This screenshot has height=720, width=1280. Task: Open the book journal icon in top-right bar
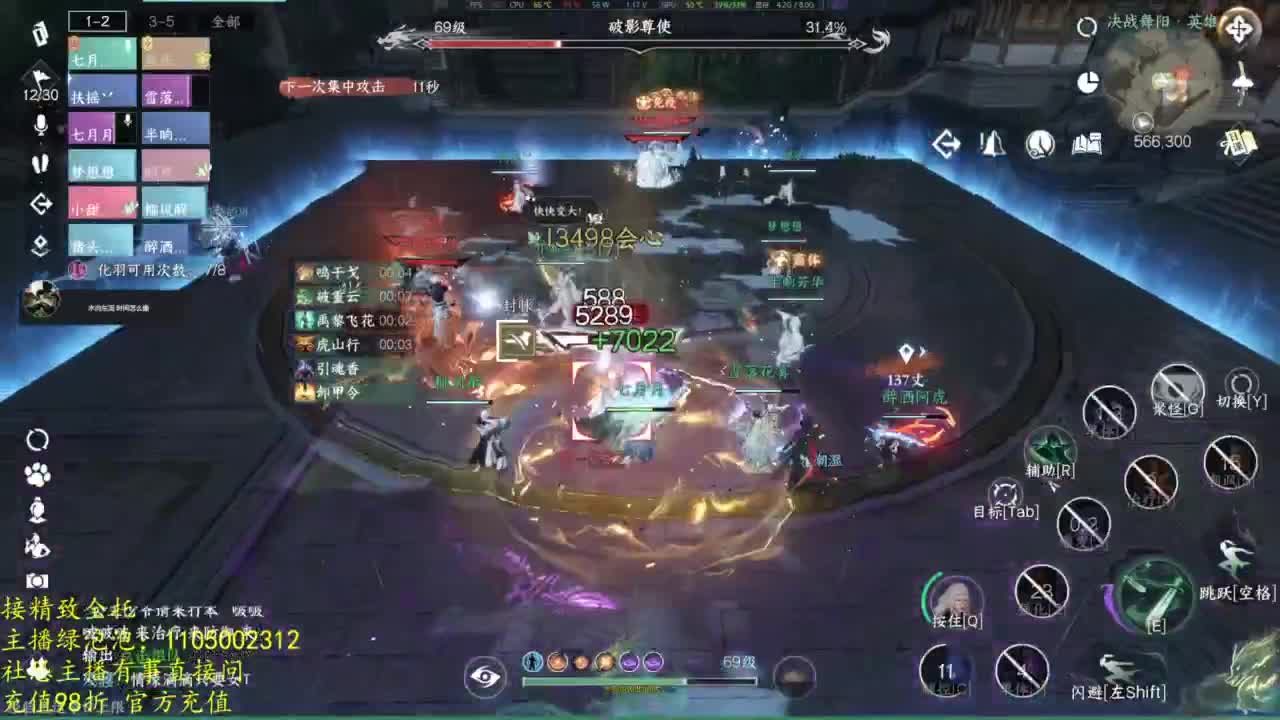coord(1088,145)
